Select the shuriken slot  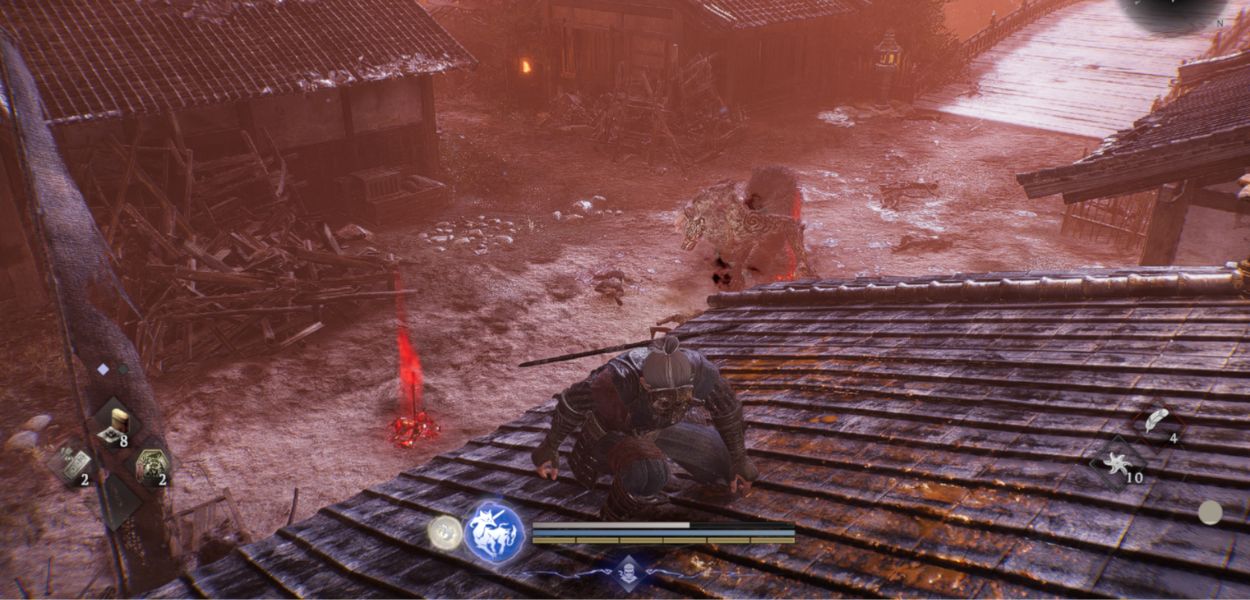[1116, 463]
